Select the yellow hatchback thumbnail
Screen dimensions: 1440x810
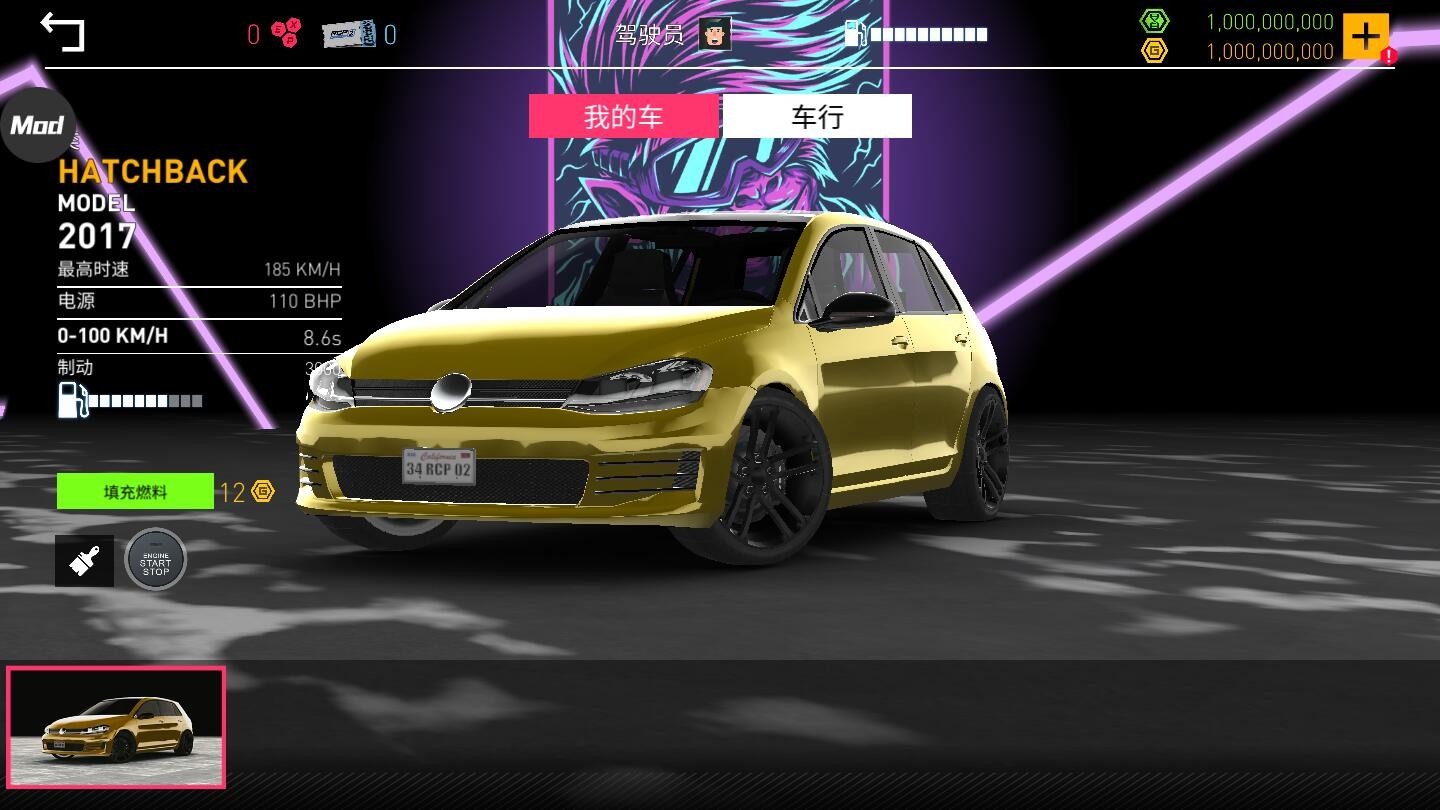click(117, 726)
